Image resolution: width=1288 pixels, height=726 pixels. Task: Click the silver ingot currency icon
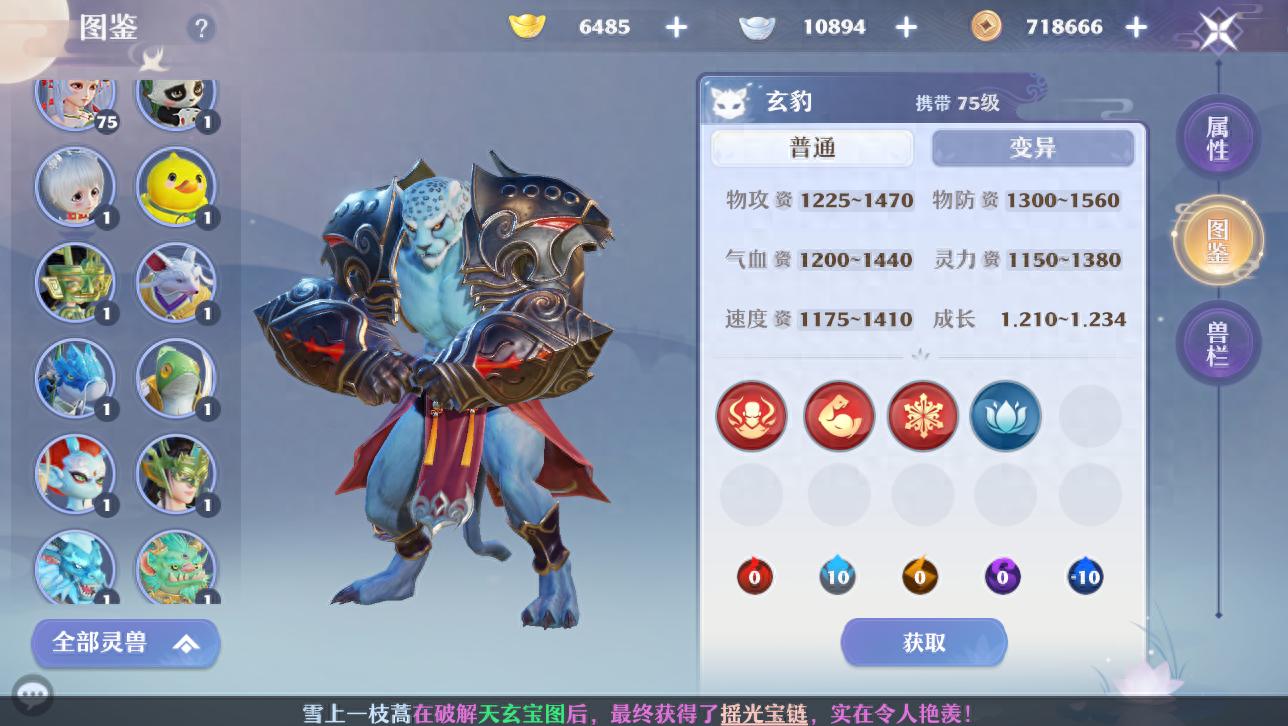tap(757, 27)
